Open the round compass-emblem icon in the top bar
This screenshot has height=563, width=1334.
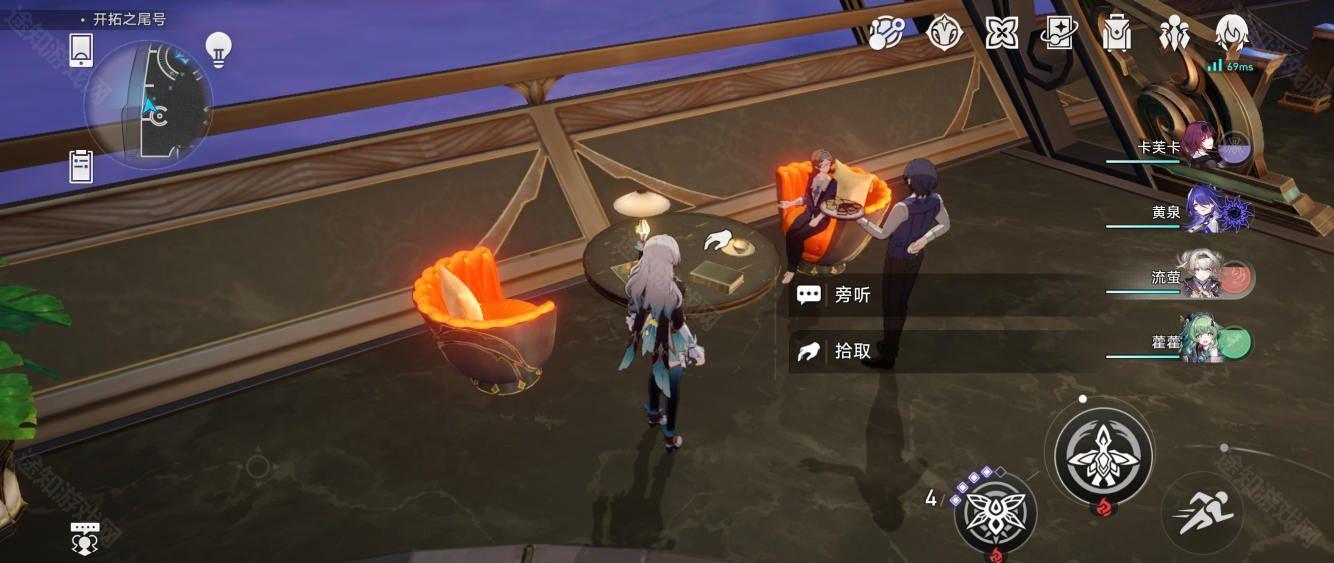point(944,33)
